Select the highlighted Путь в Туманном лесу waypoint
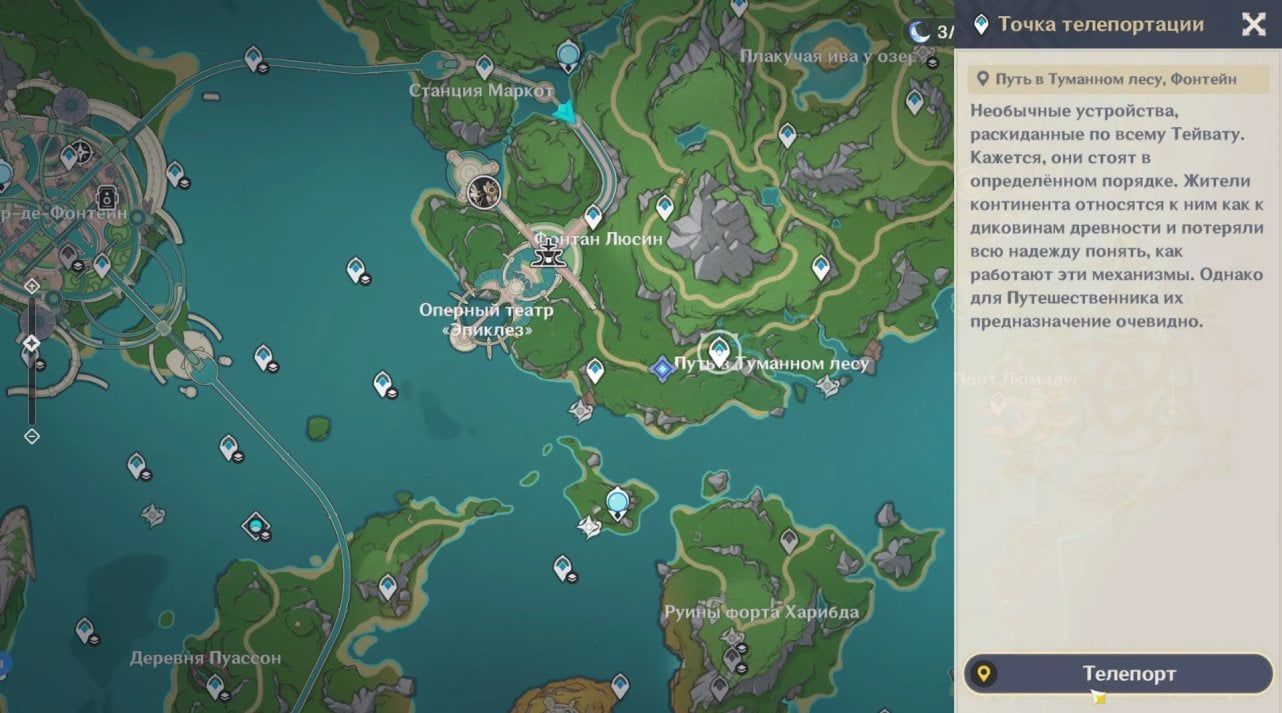 pos(718,351)
